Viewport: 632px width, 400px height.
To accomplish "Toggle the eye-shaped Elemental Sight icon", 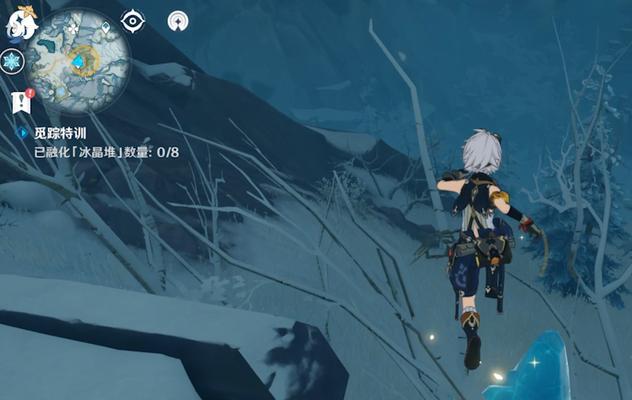I will click(132, 20).
